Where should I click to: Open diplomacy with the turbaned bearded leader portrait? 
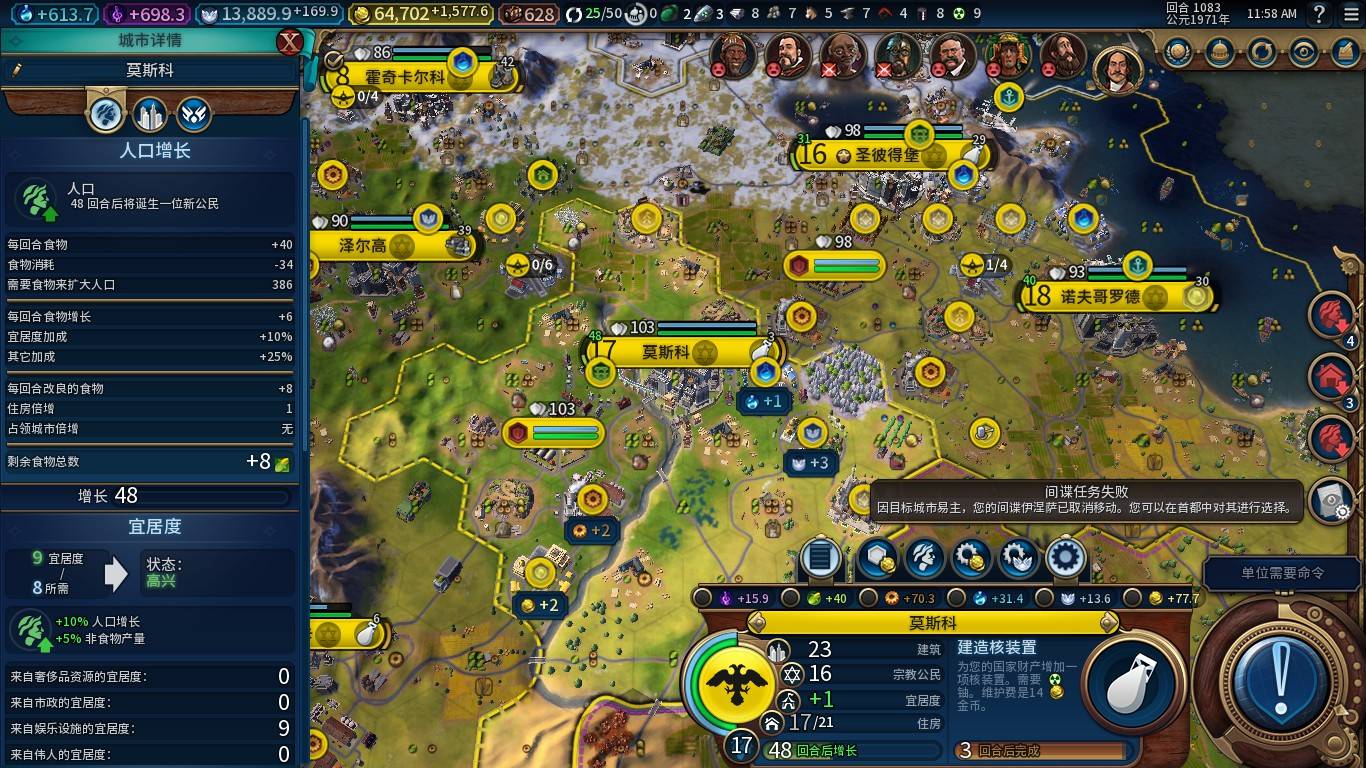click(x=733, y=55)
